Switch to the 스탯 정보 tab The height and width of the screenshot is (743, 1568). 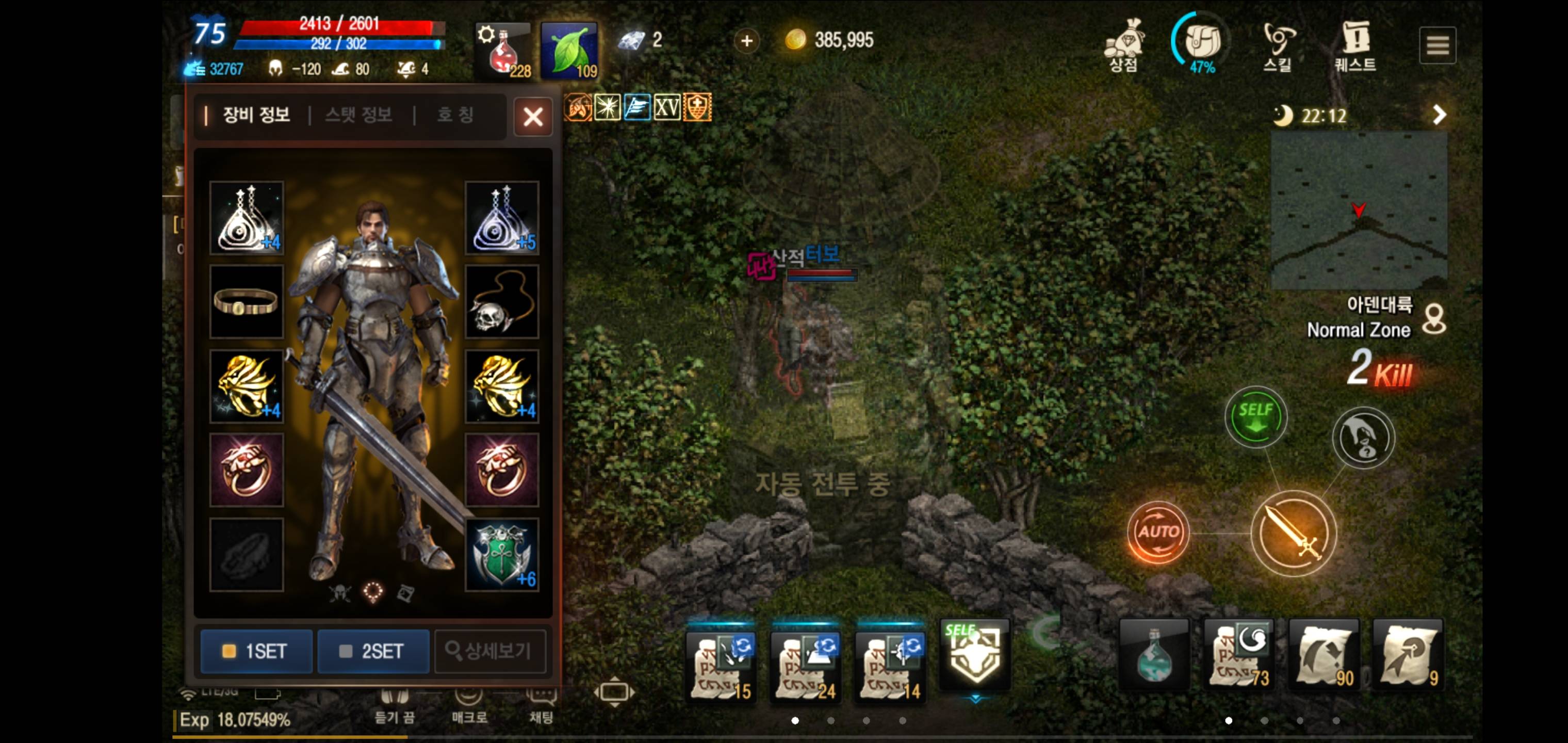358,115
